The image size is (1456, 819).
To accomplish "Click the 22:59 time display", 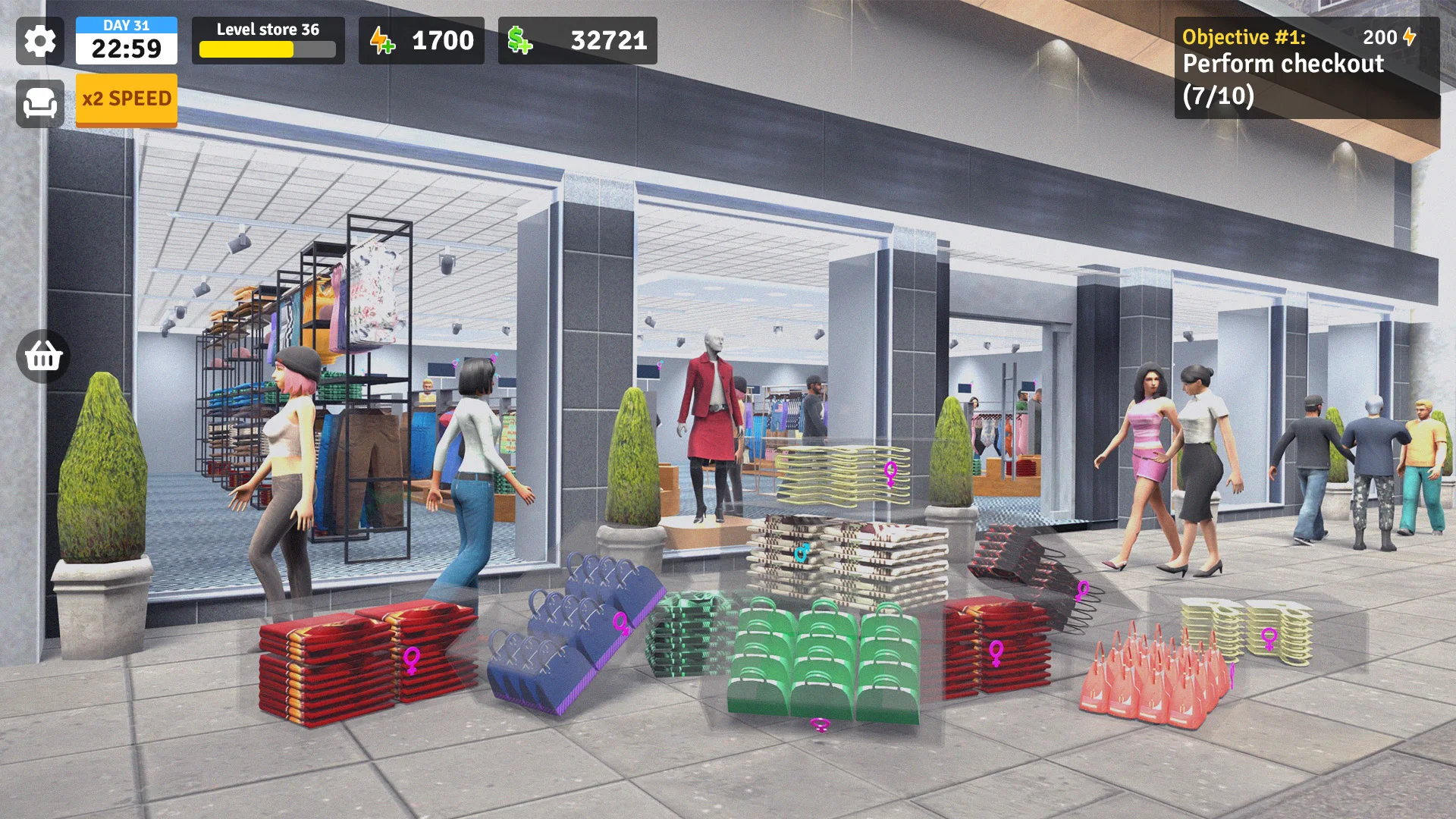I will pyautogui.click(x=126, y=50).
